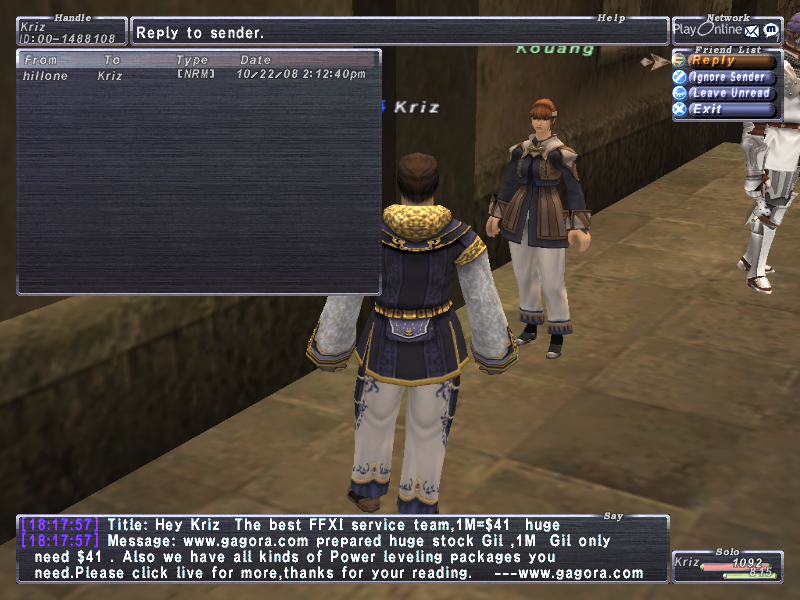800x600 pixels.
Task: Select the message row from hillone
Action: click(195, 75)
